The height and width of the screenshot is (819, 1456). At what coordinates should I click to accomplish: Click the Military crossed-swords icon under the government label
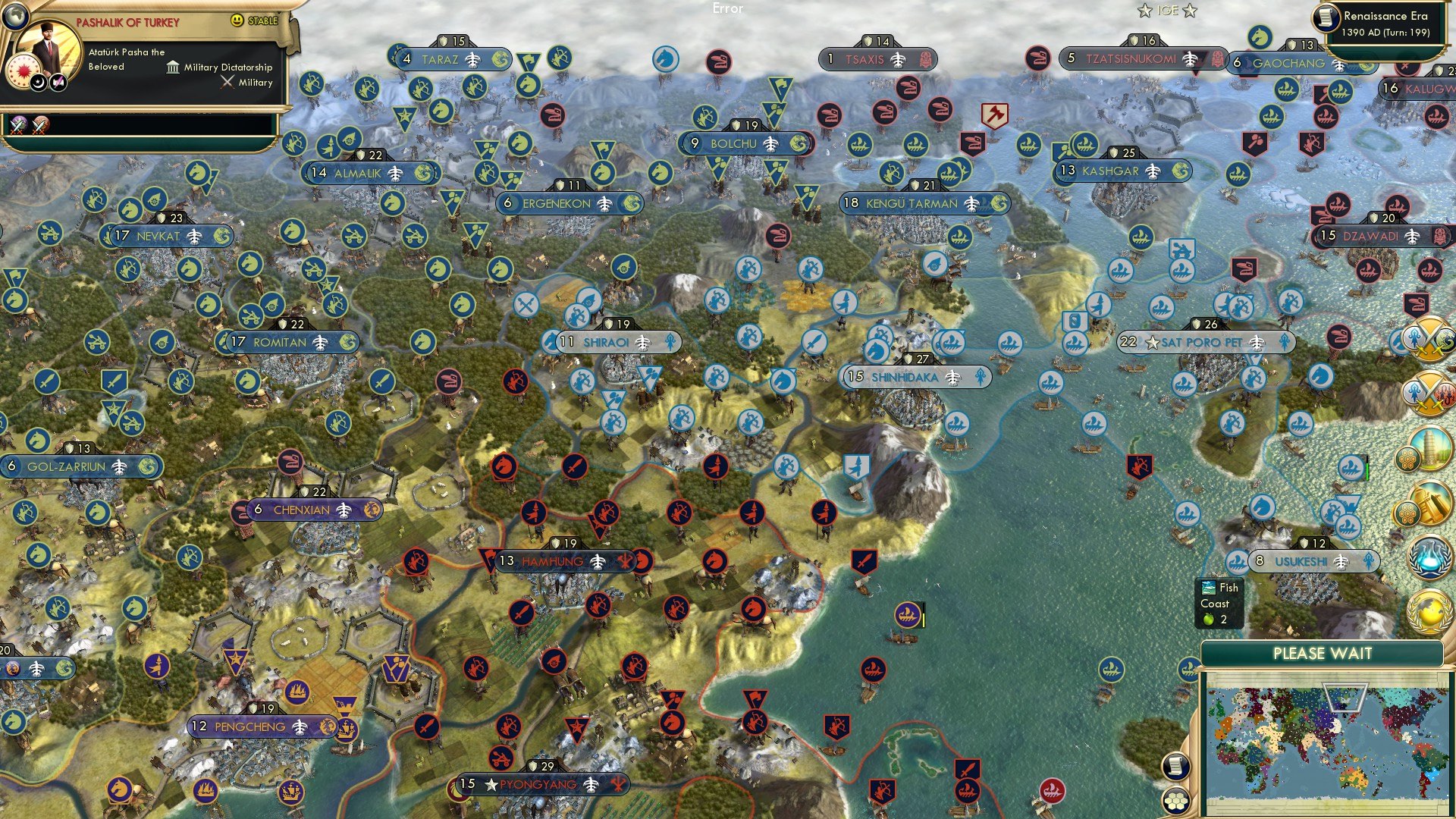[x=226, y=82]
